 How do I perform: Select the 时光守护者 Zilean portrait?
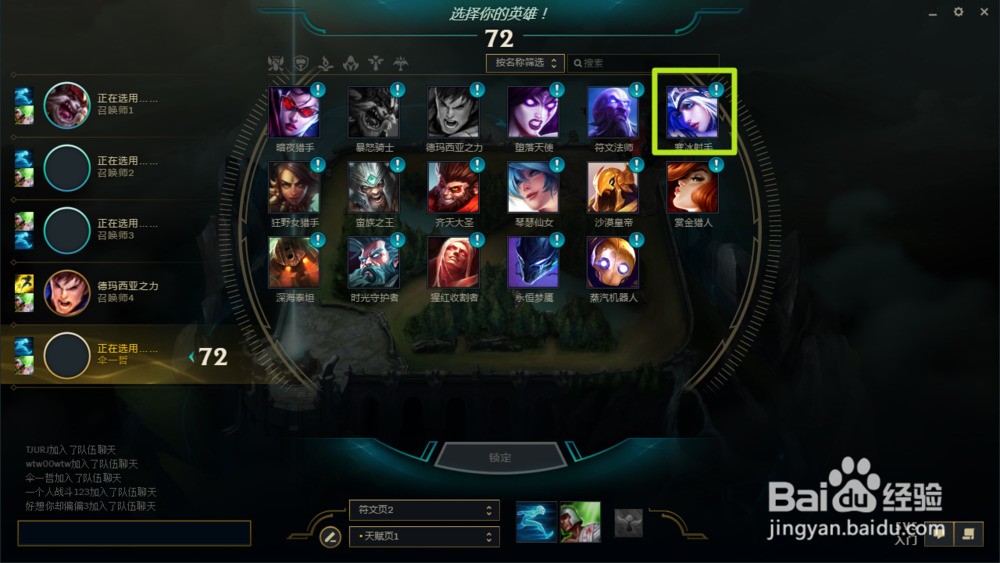[x=373, y=262]
